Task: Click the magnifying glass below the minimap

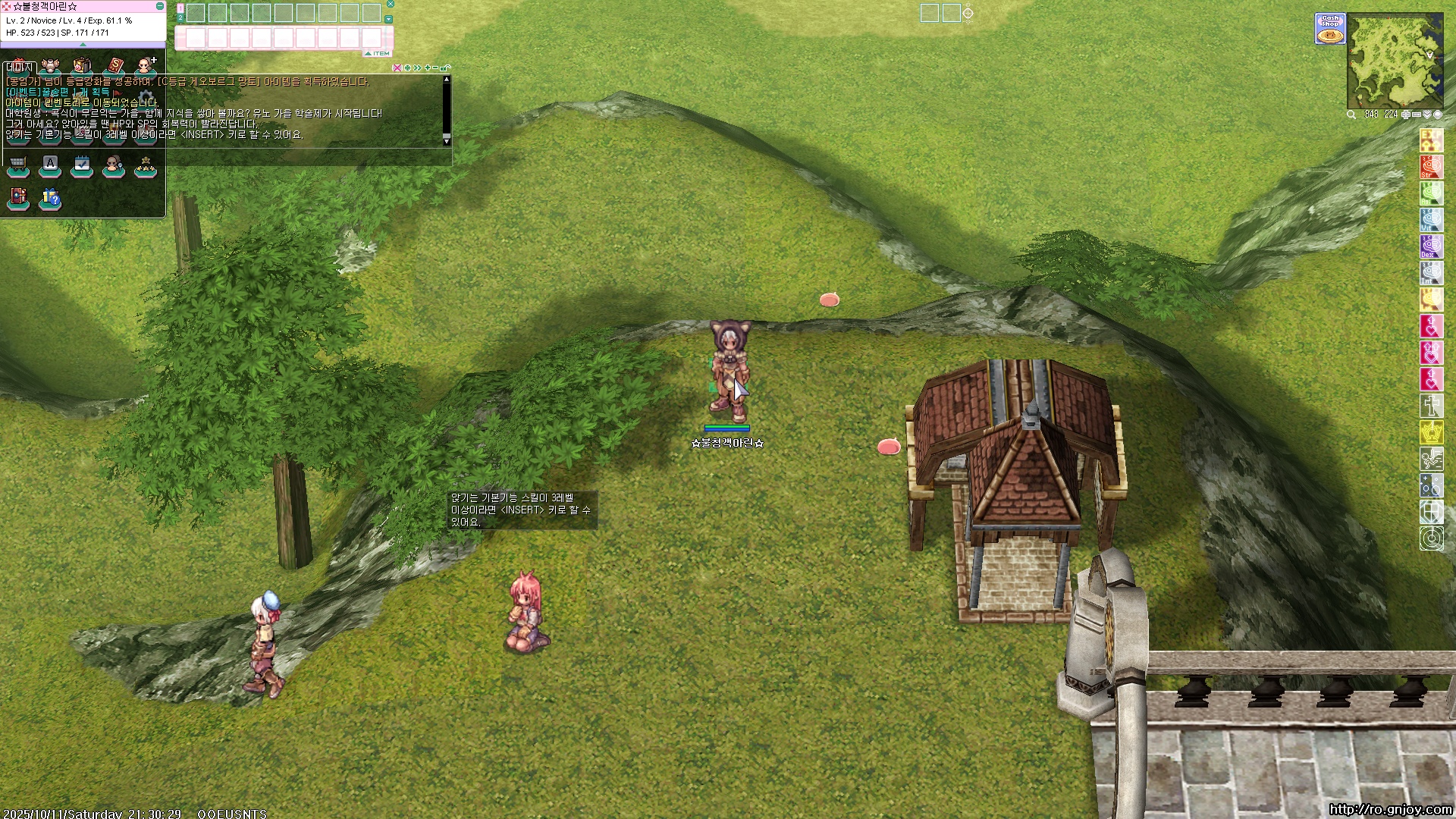Action: 1351,115
